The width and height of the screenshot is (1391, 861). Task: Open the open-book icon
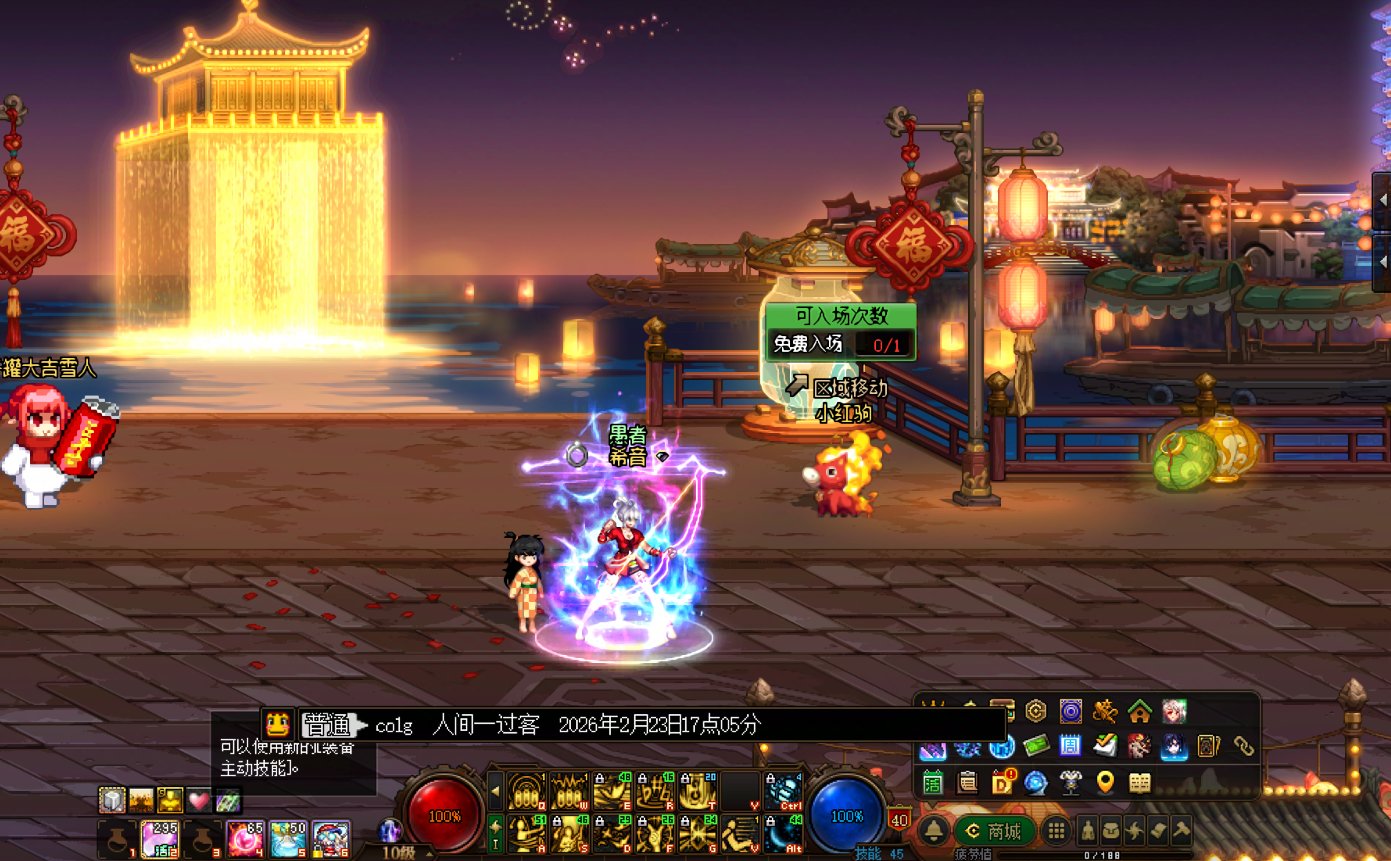1140,782
